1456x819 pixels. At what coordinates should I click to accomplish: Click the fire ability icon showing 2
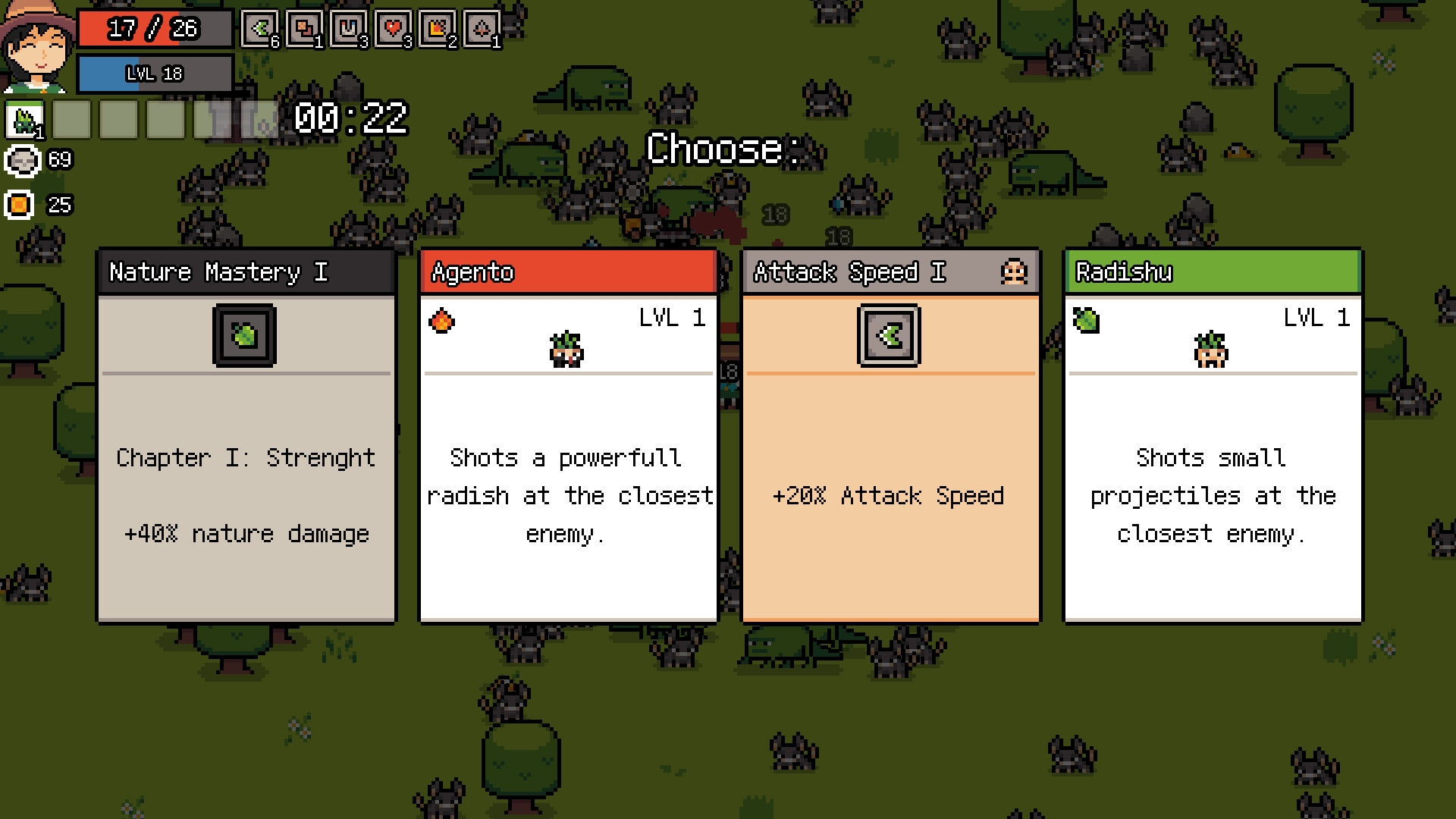tap(438, 28)
